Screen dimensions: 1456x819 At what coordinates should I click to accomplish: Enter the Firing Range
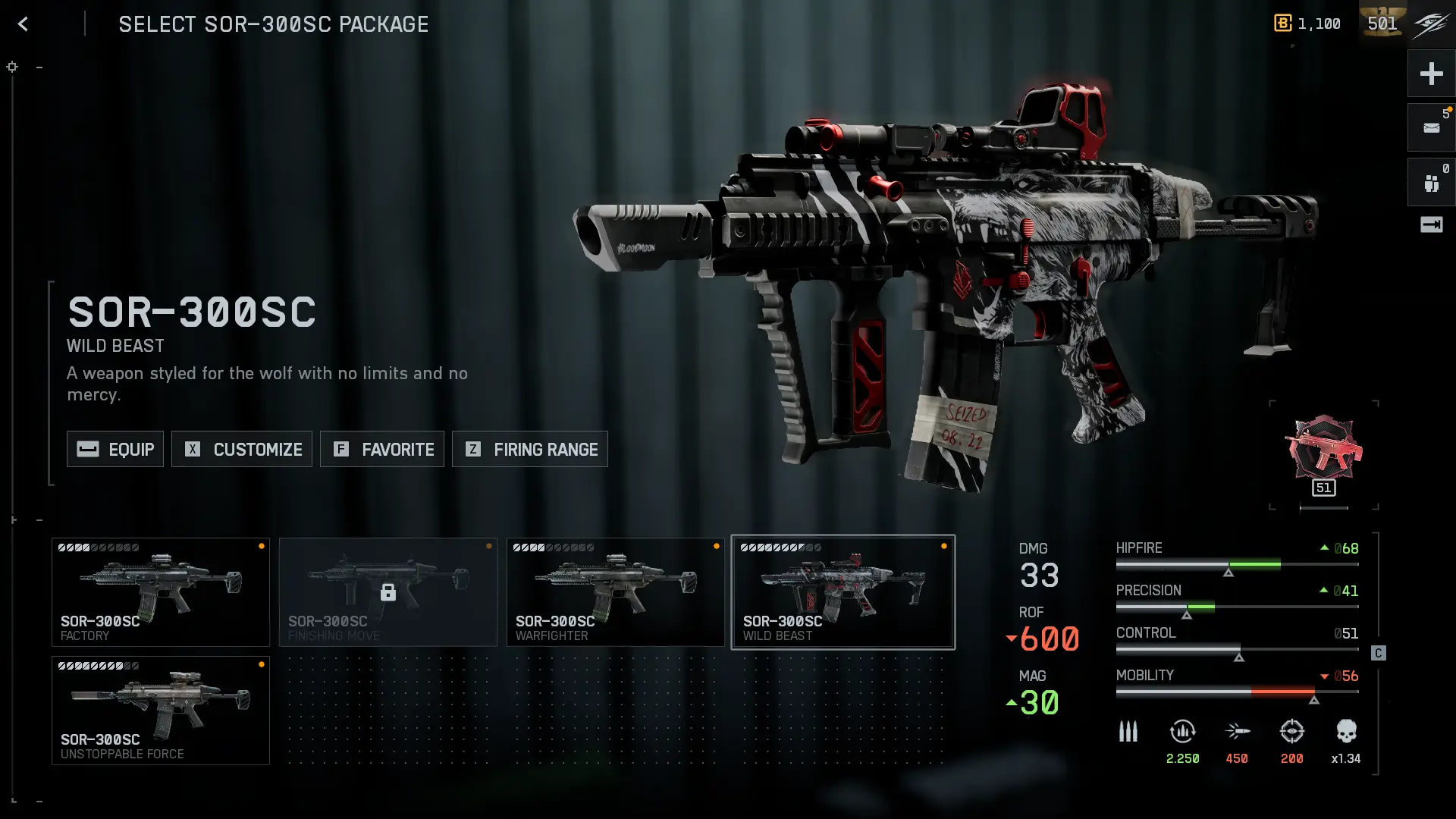click(x=530, y=449)
